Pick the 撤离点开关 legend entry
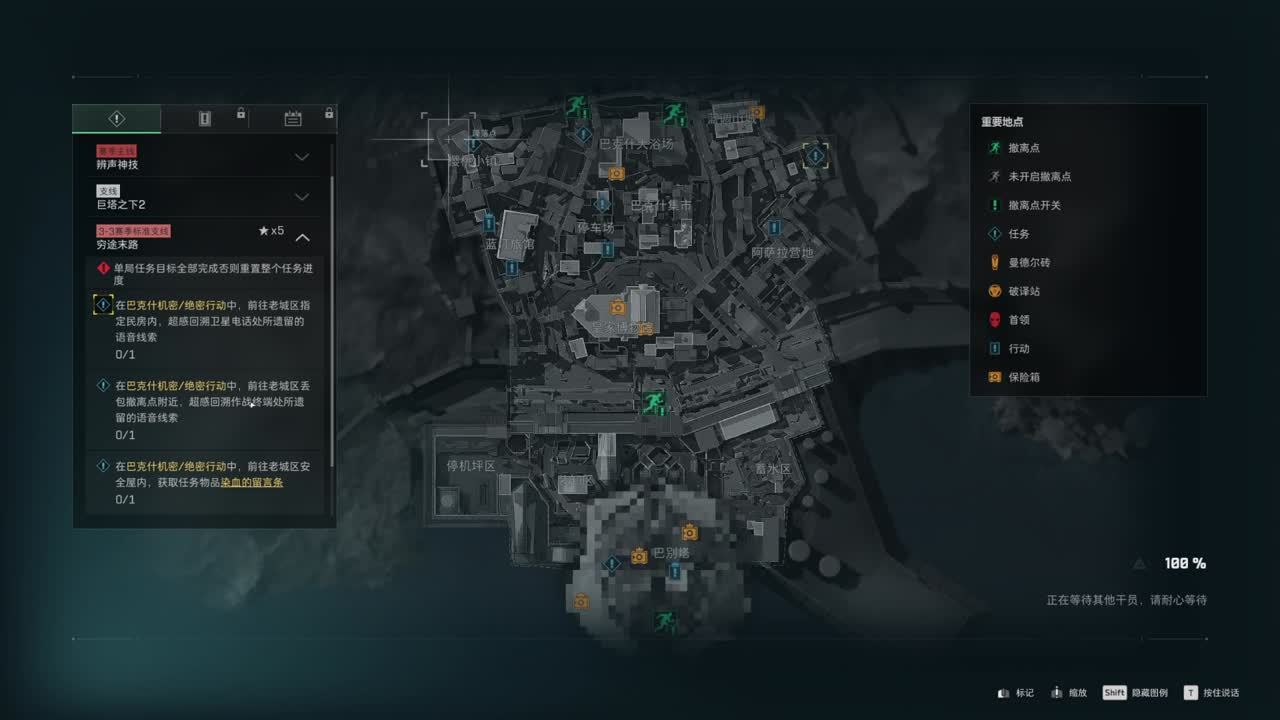The height and width of the screenshot is (720, 1280). tap(1034, 205)
